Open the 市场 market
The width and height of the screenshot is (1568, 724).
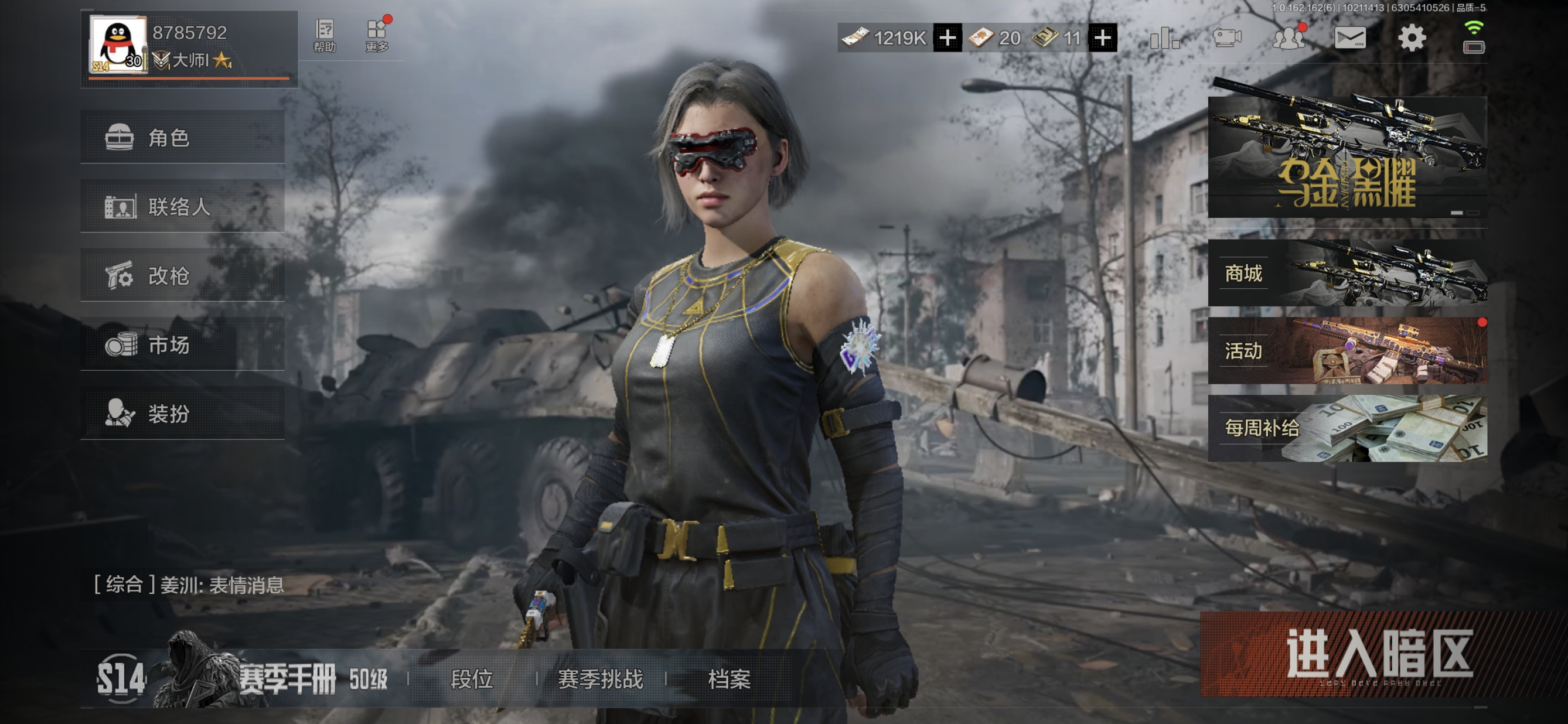click(x=182, y=344)
